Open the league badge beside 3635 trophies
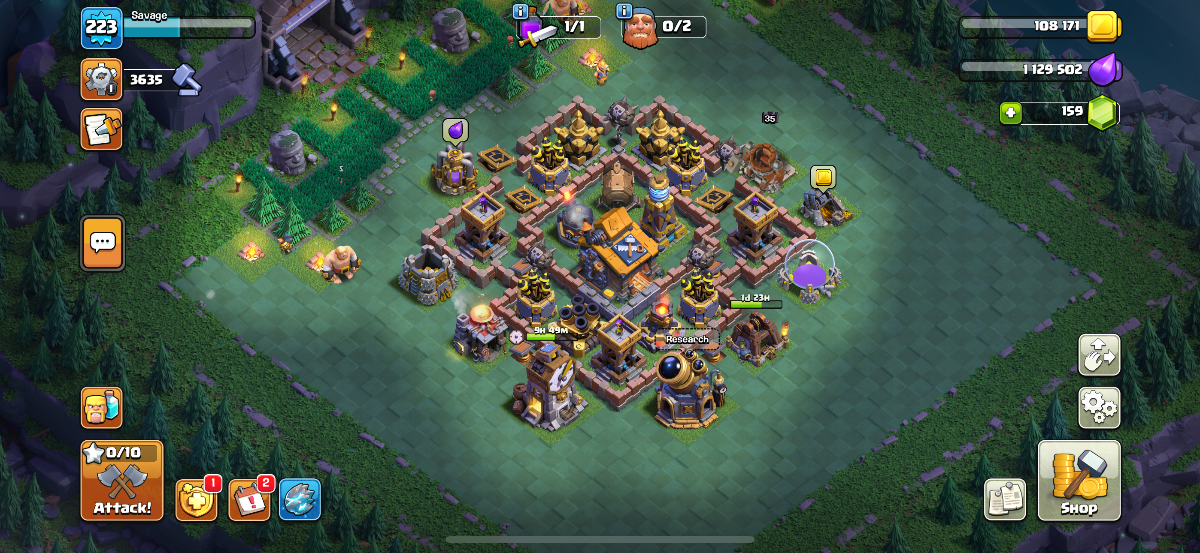The image size is (1200, 553). point(101,79)
